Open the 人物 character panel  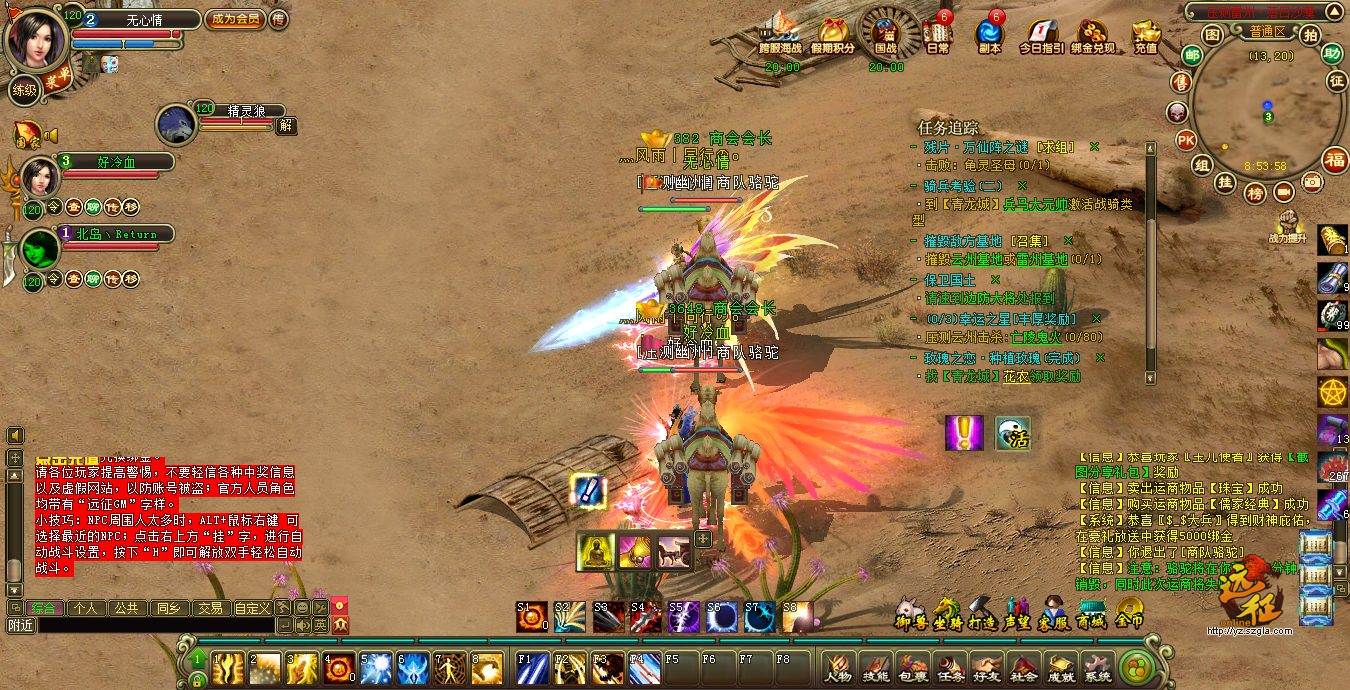coord(838,667)
